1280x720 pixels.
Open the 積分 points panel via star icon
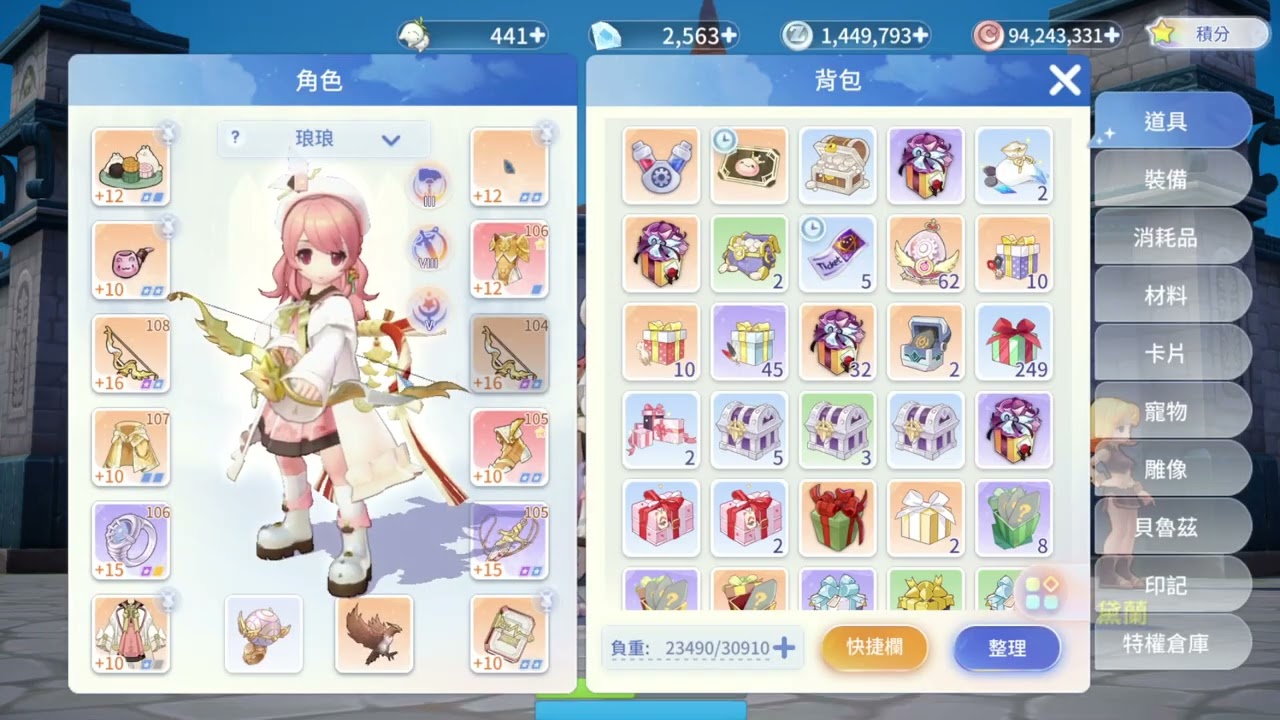(1163, 34)
